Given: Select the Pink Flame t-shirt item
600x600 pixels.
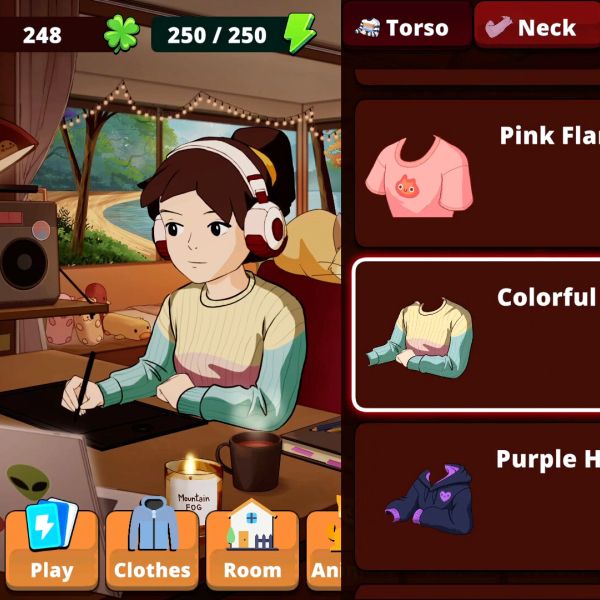Looking at the screenshot, I should tap(478, 174).
